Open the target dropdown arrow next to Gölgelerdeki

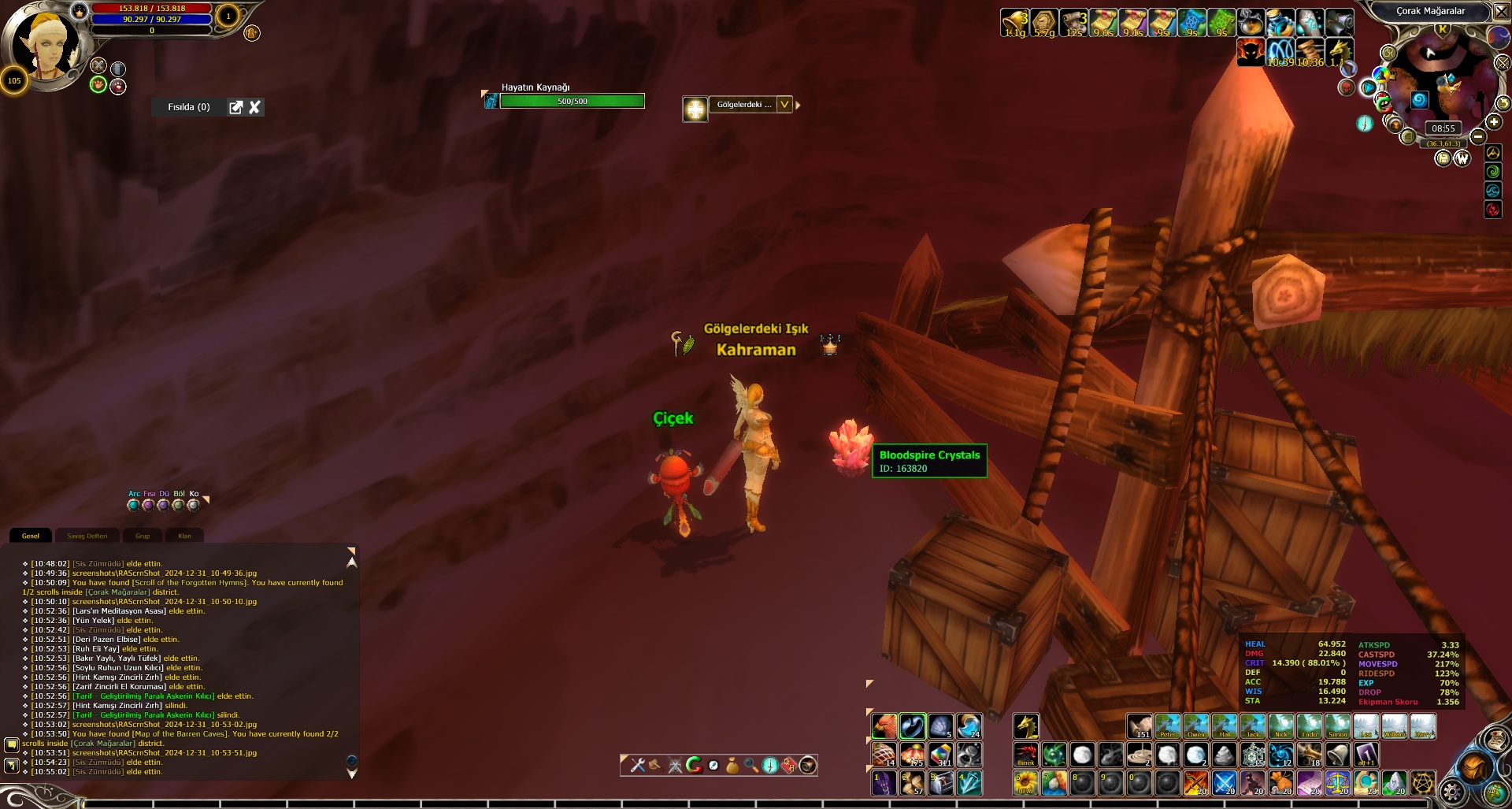784,105
